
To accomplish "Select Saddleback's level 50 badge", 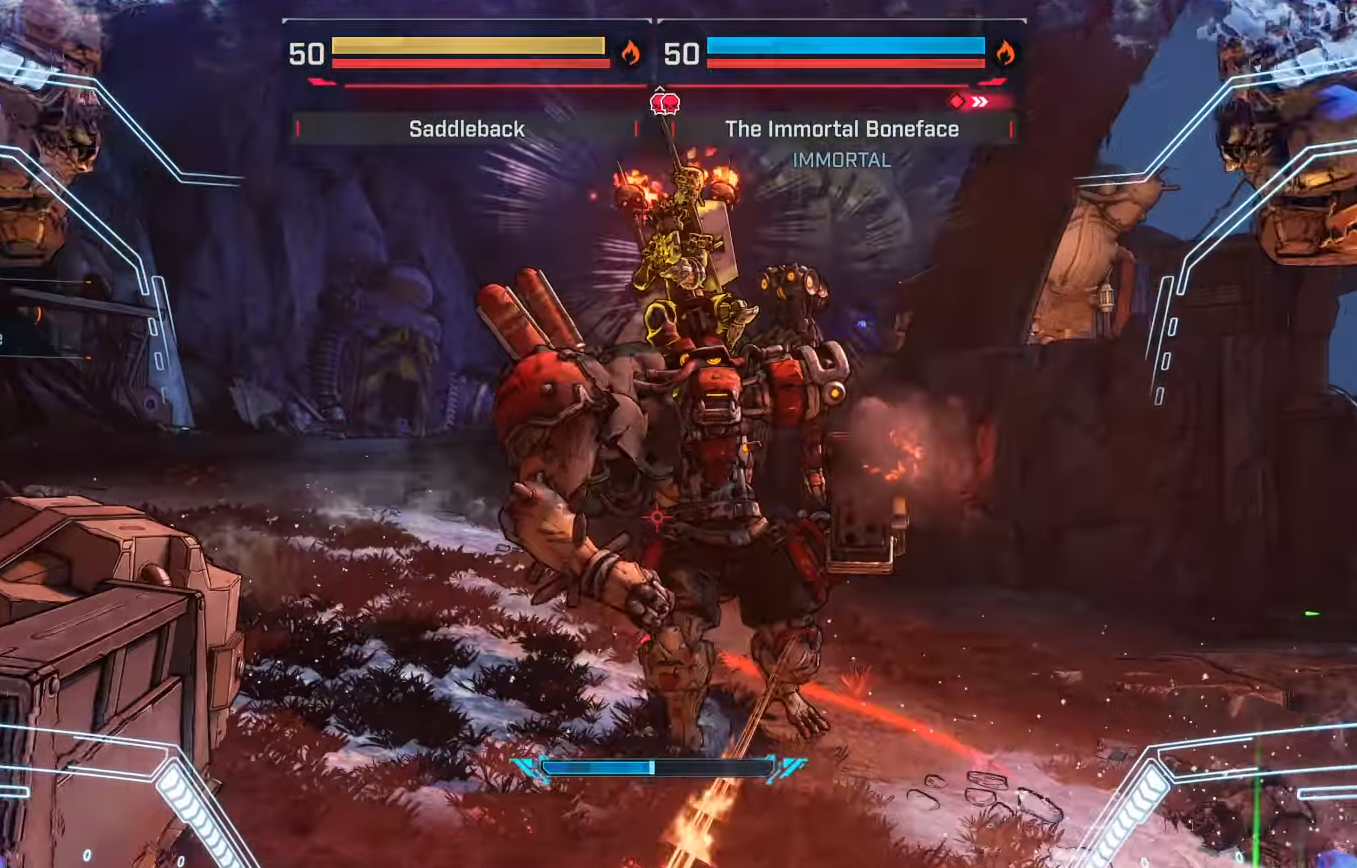I will point(308,55).
